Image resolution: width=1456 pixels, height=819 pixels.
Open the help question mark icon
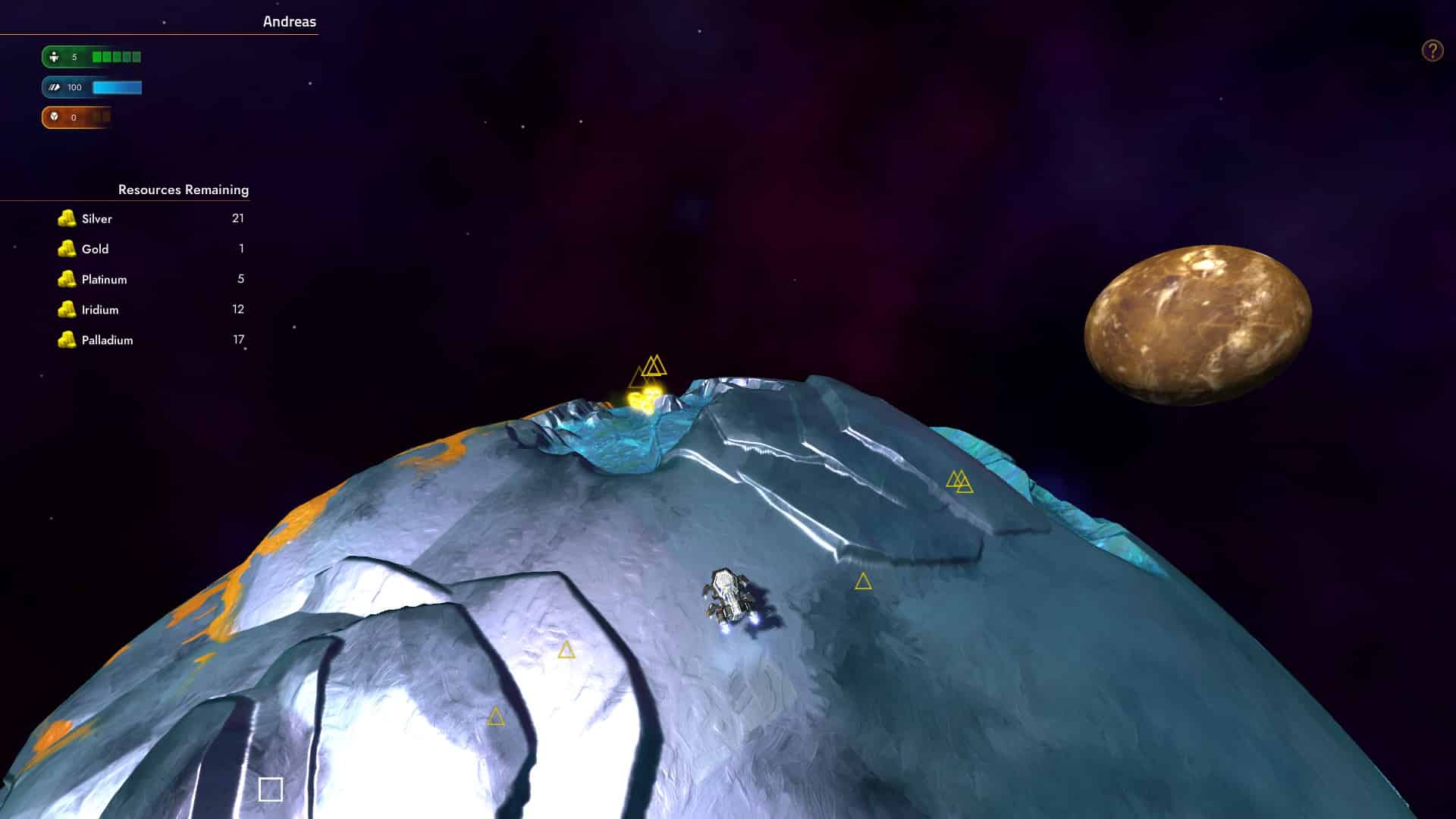click(x=1431, y=50)
